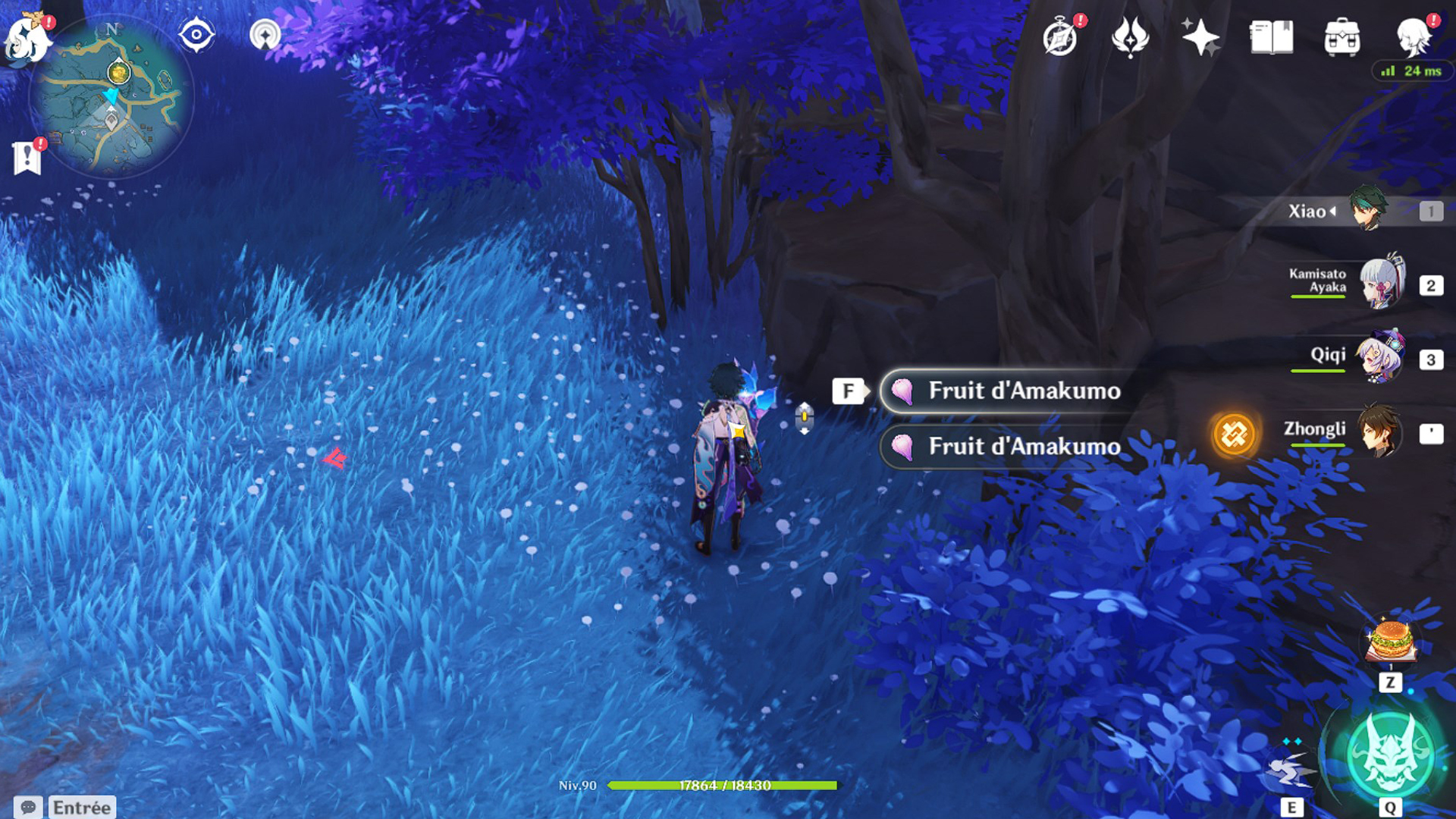Use Xiao's elemental skill dash icon

click(x=1289, y=772)
